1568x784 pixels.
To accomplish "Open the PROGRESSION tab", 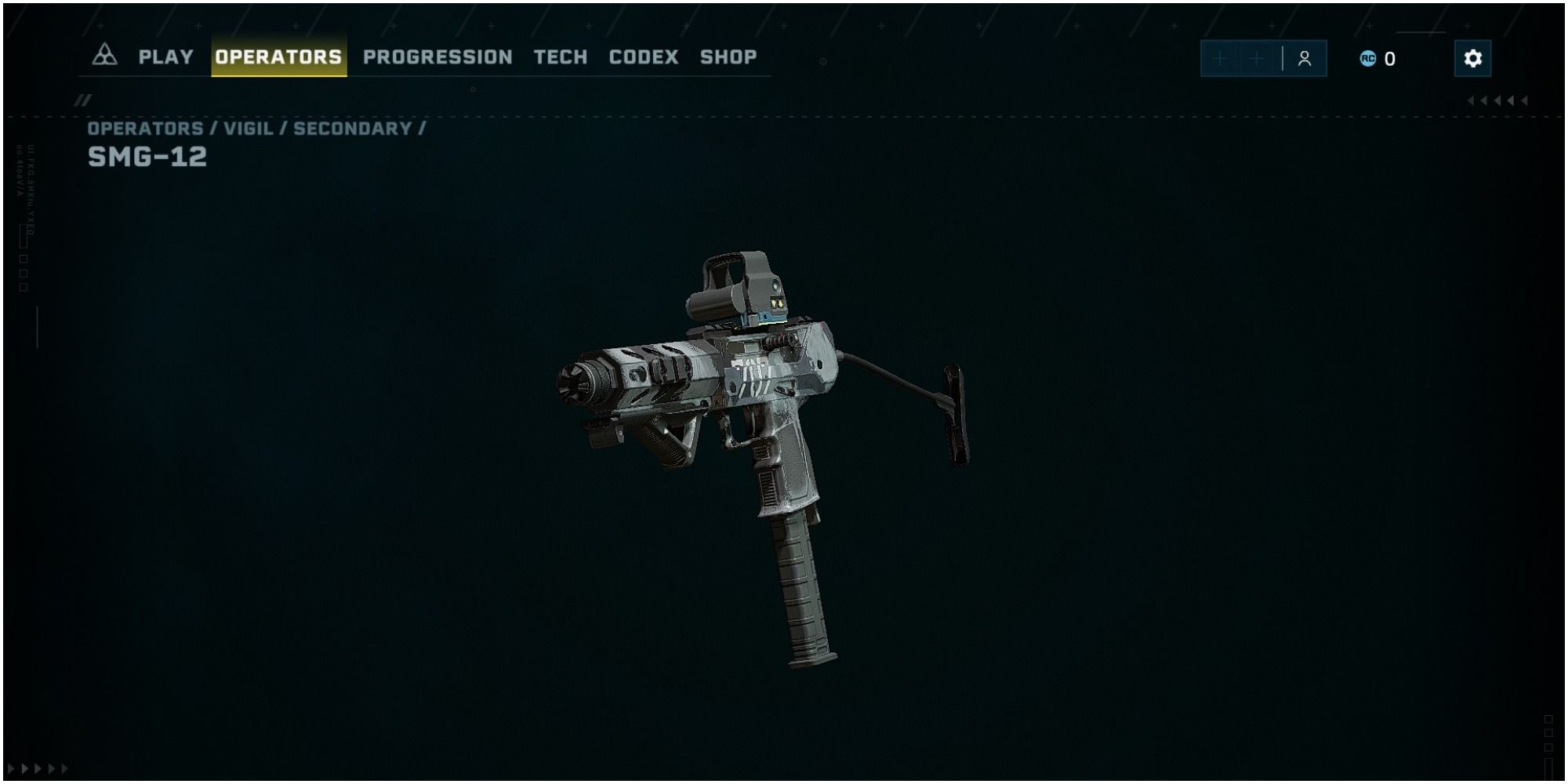I will click(437, 56).
